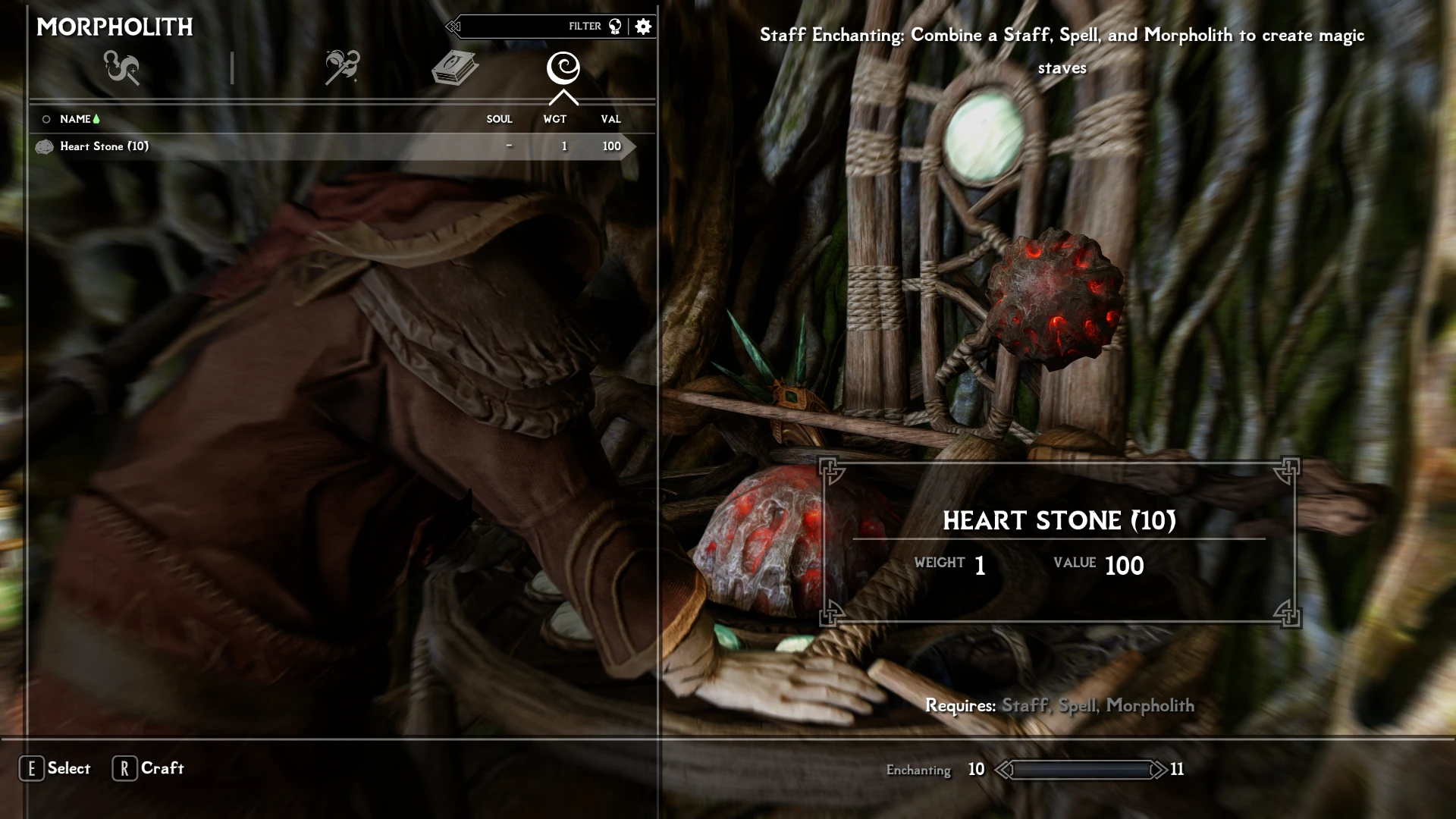
Task: Sort items by WGT column
Action: (554, 119)
